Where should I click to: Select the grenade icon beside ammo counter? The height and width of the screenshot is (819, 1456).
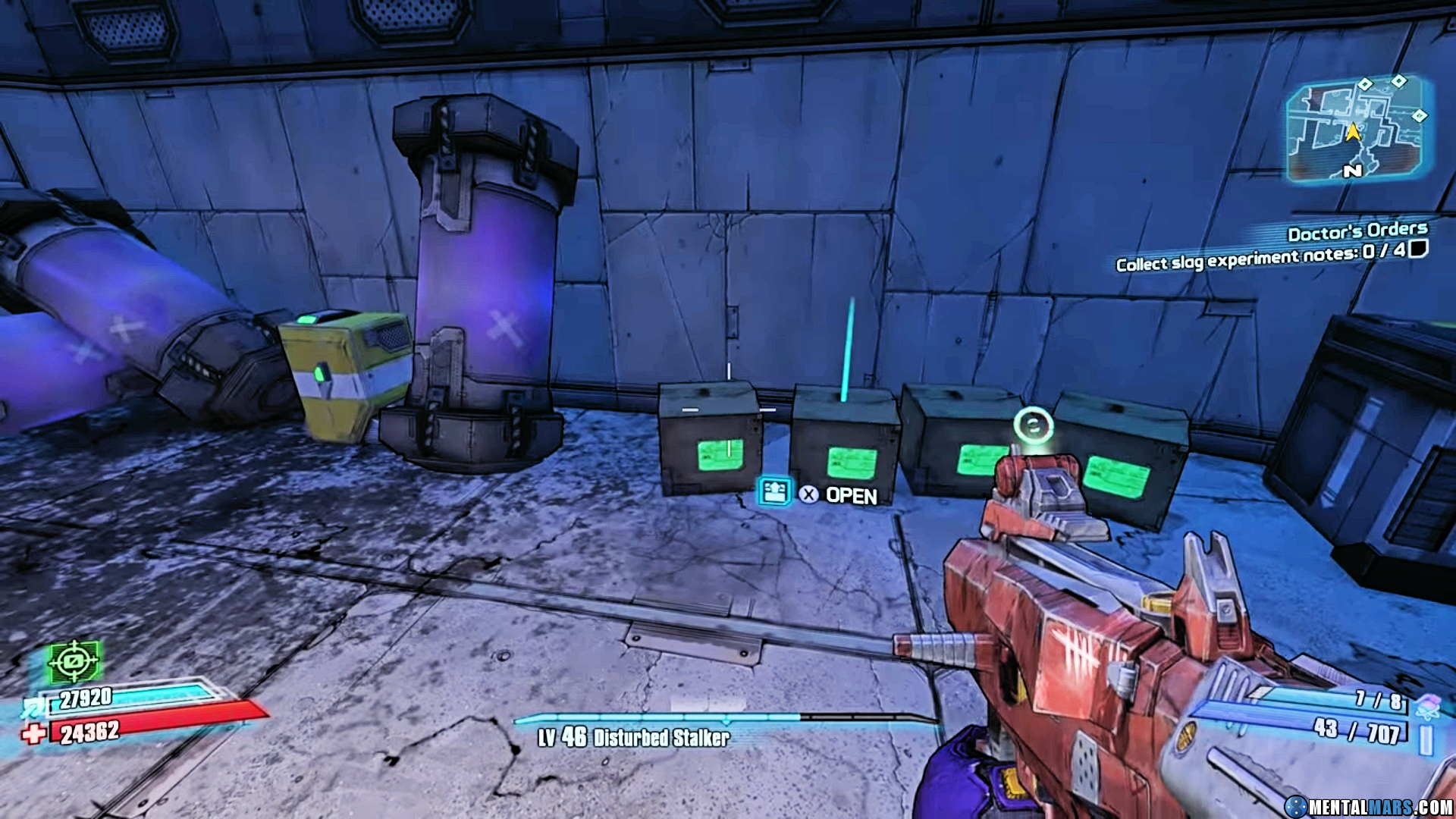click(1428, 706)
